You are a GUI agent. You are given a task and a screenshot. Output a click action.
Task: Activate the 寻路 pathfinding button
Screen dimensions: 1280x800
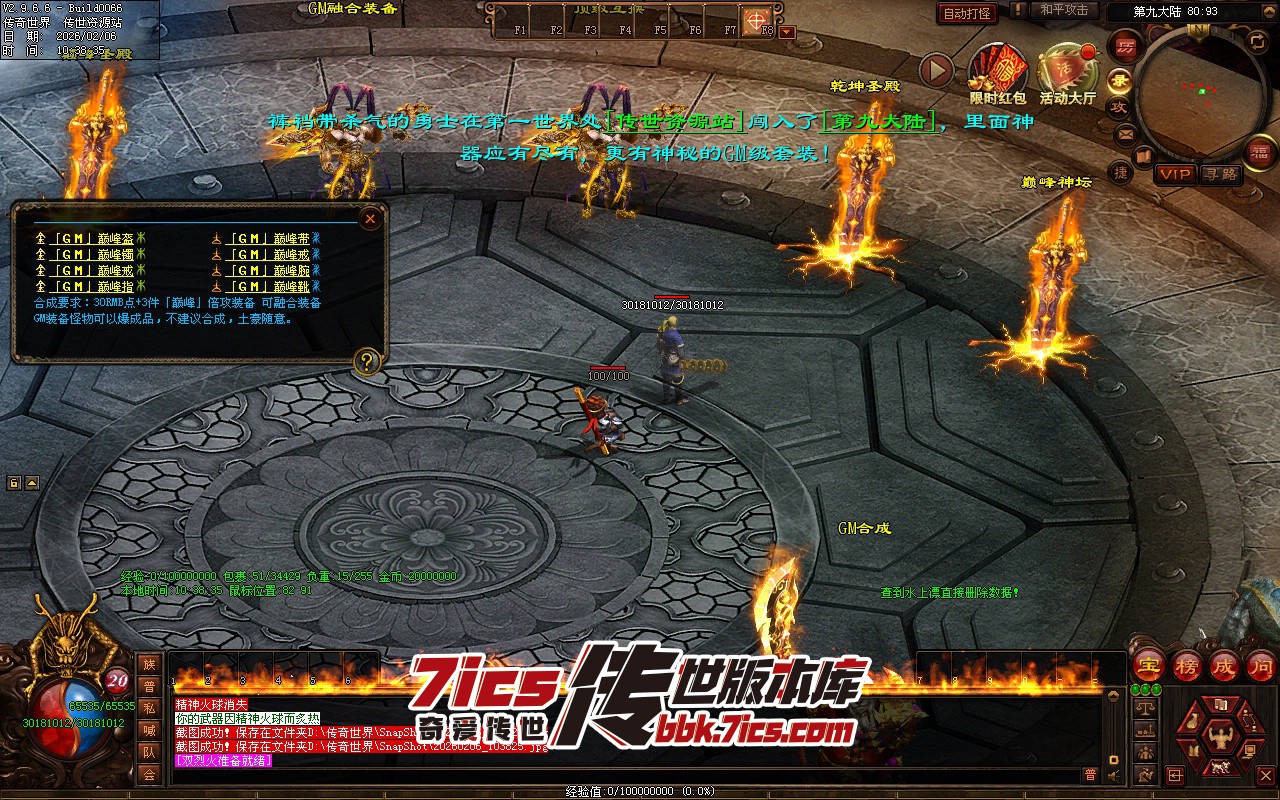pyautogui.click(x=1220, y=174)
